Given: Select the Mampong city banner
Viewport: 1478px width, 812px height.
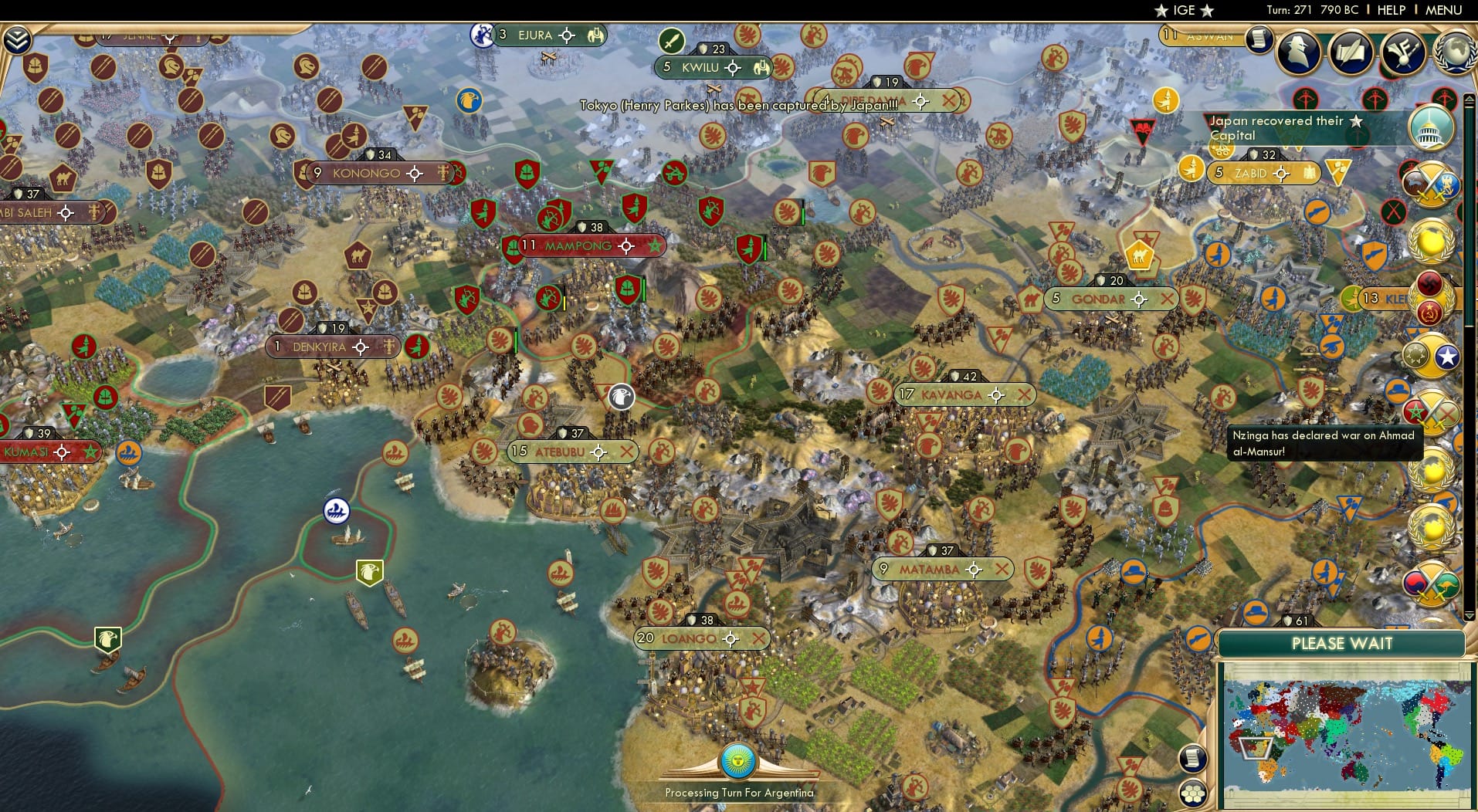Looking at the screenshot, I should pyautogui.click(x=579, y=246).
